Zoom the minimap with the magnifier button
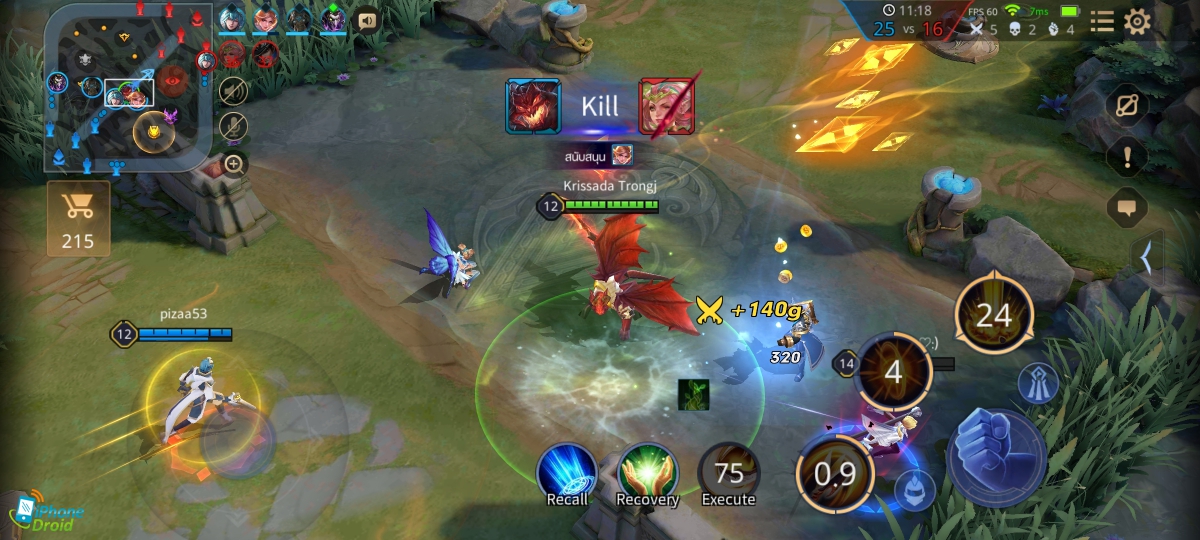The height and width of the screenshot is (540, 1200). click(234, 164)
